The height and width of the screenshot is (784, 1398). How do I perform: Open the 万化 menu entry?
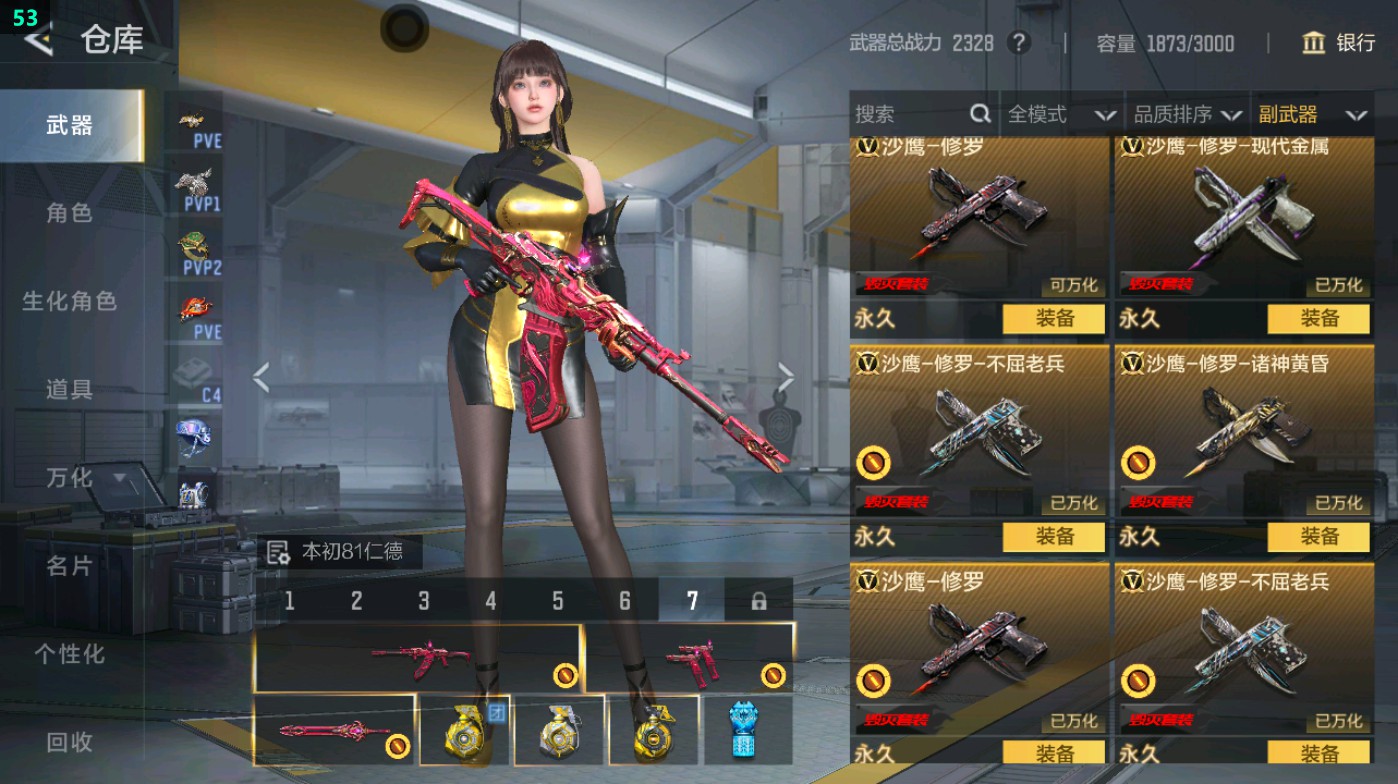(x=70, y=480)
